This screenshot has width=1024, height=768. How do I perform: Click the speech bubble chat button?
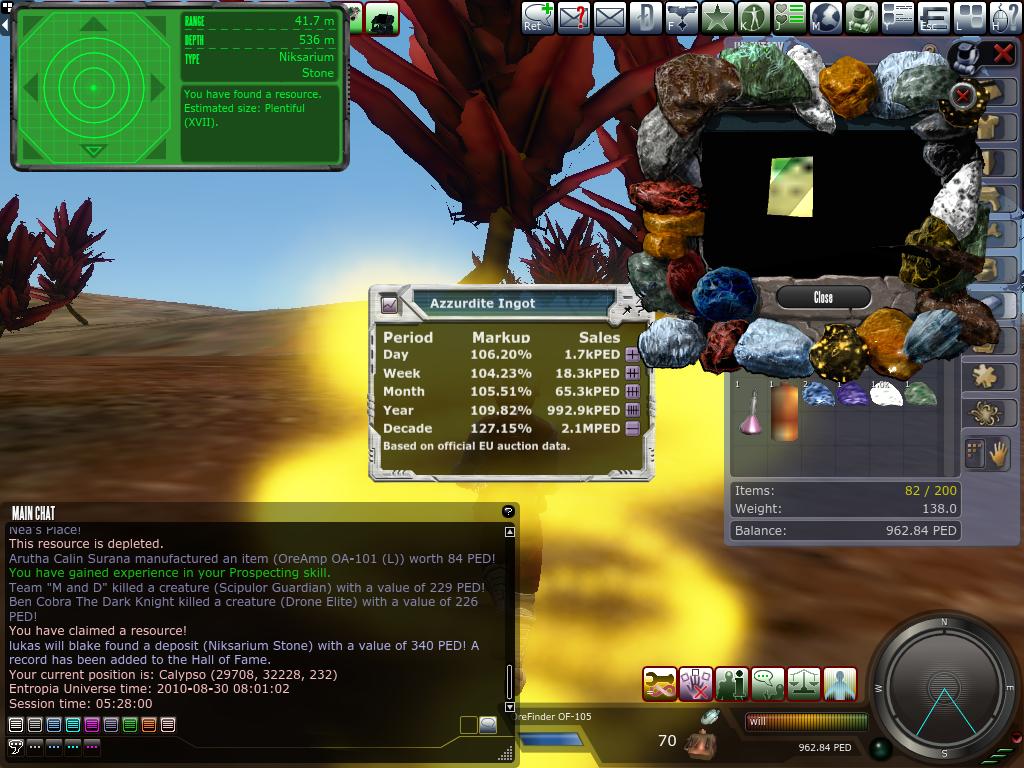click(x=488, y=725)
